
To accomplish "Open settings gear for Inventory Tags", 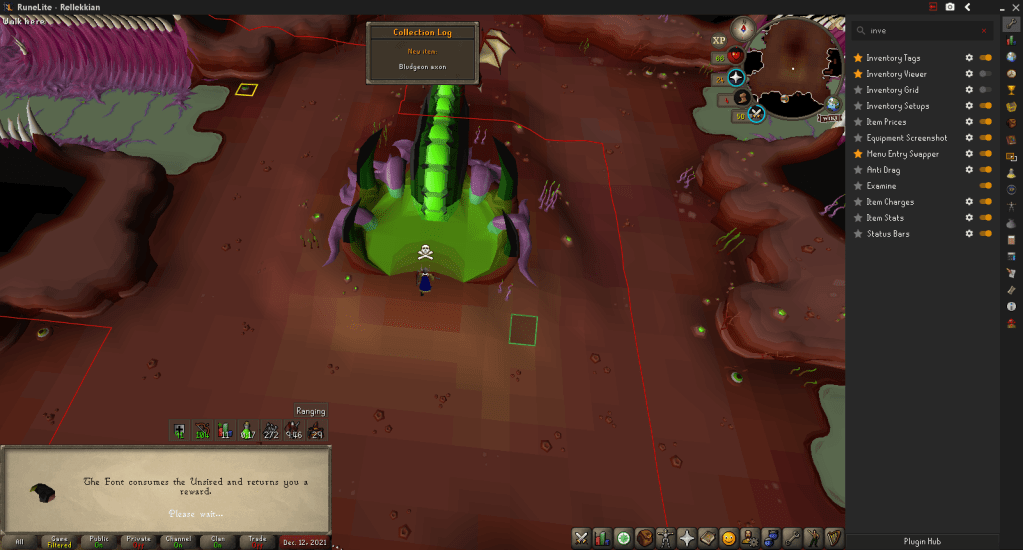I will pos(968,58).
